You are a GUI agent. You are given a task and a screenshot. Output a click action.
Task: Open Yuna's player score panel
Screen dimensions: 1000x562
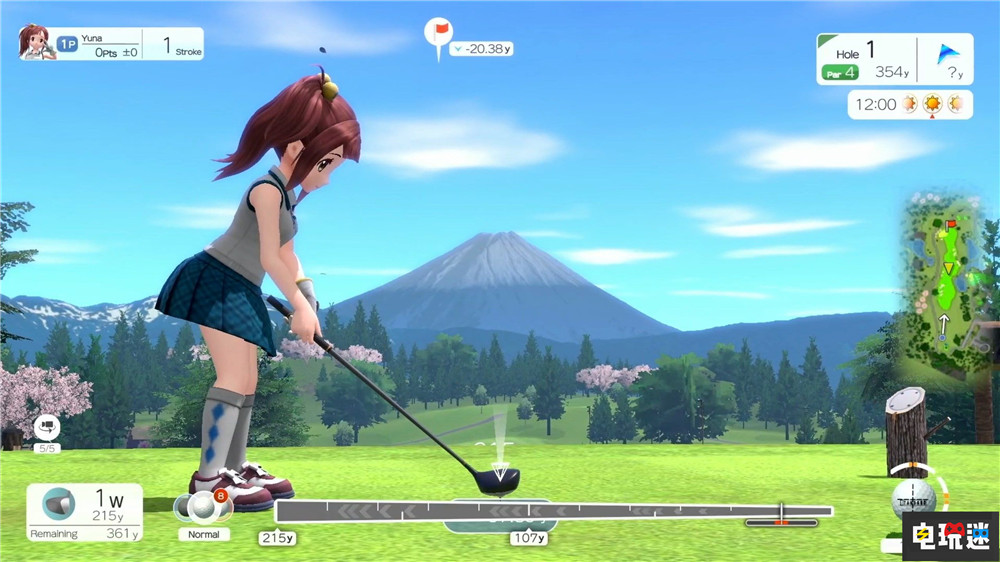click(111, 44)
